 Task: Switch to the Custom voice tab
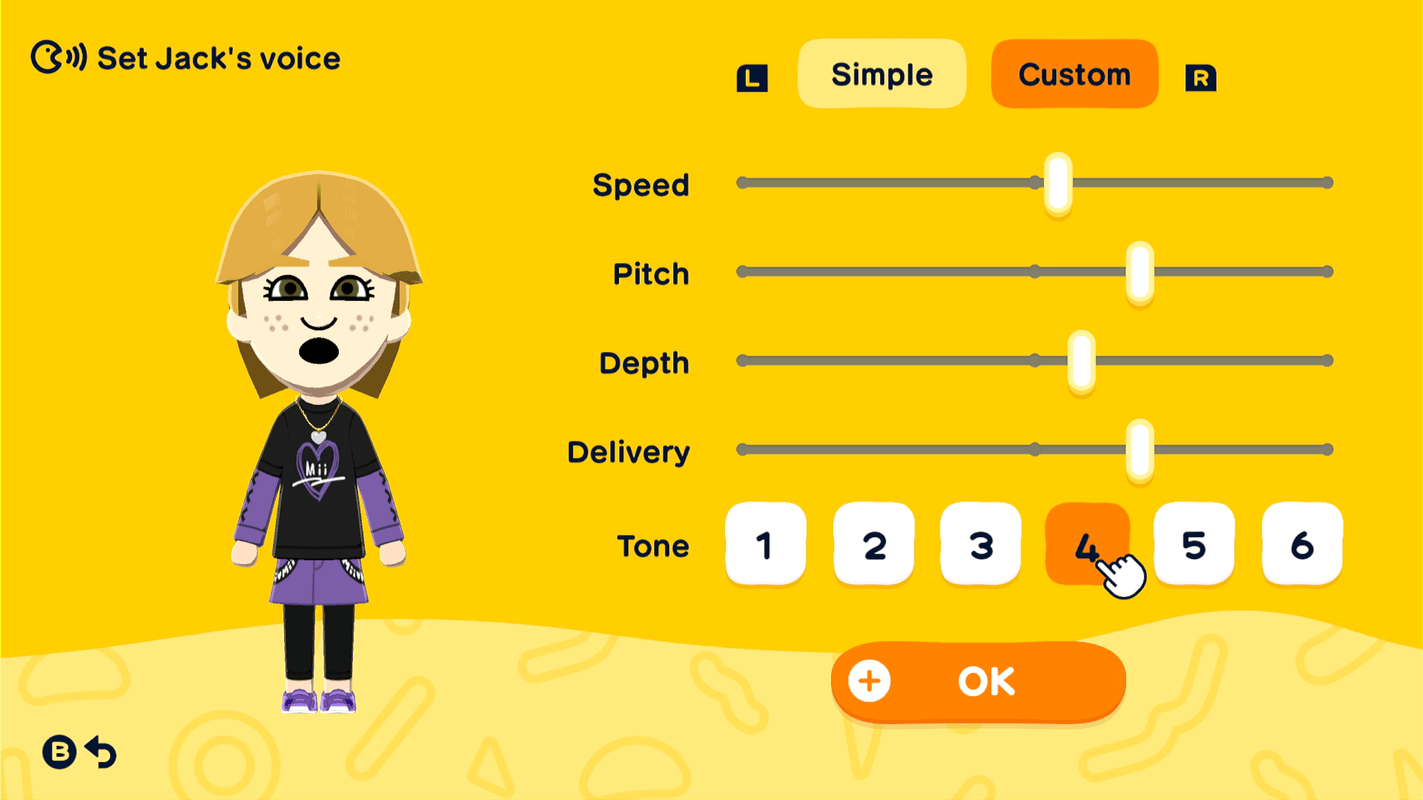click(x=1074, y=73)
